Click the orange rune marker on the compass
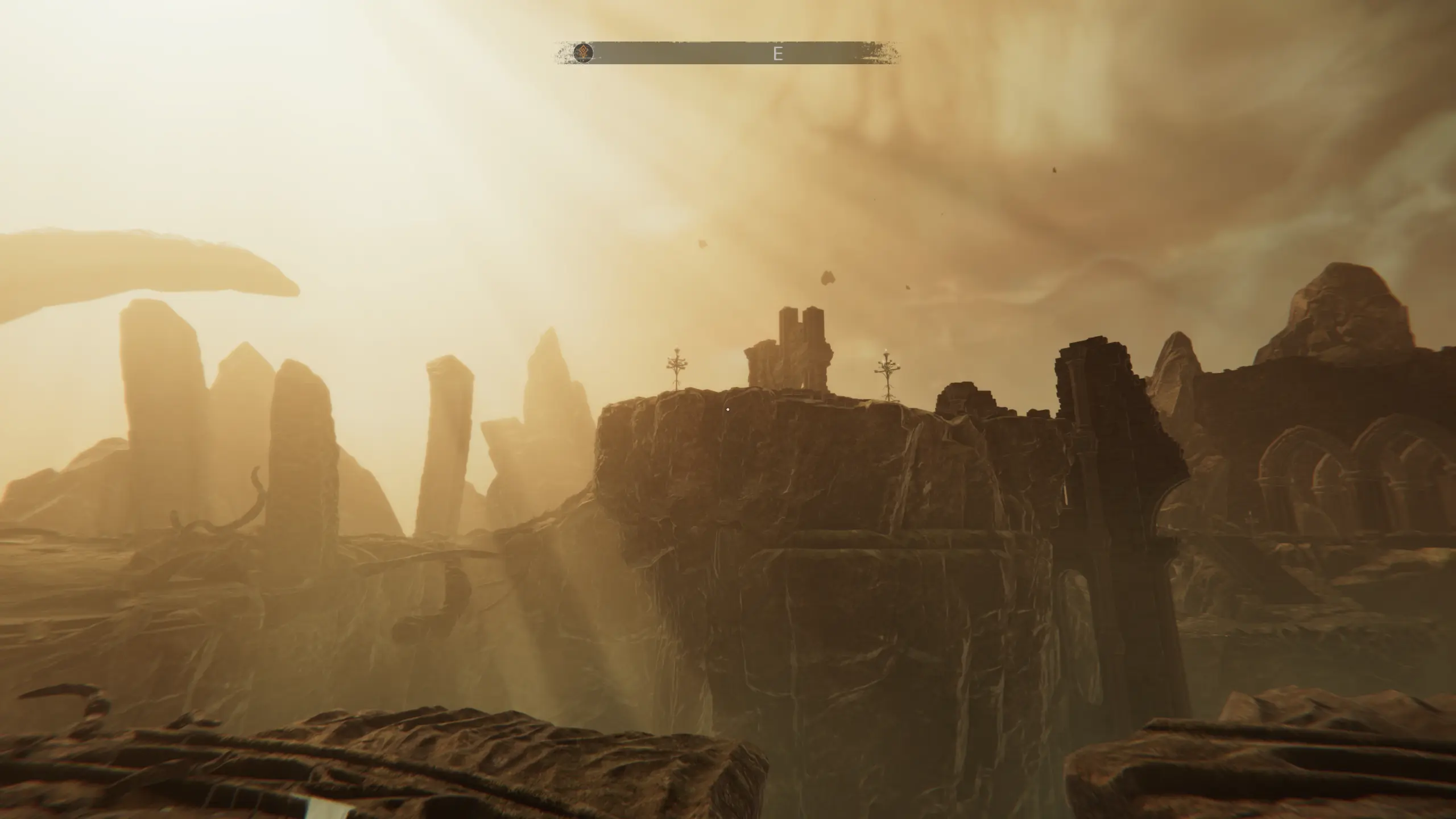The width and height of the screenshot is (1456, 819). [583, 53]
